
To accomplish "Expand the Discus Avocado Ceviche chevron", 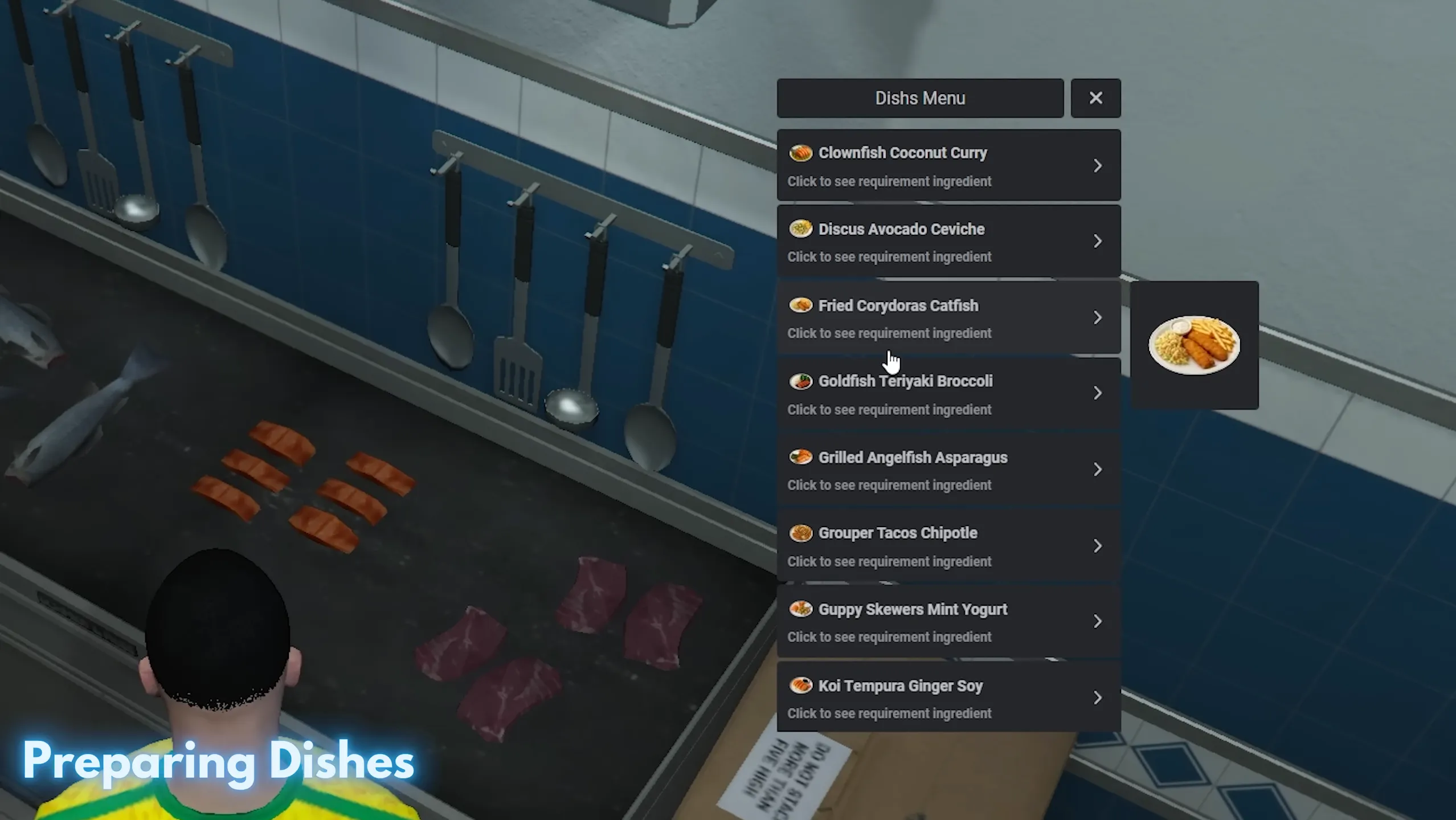I will pyautogui.click(x=1097, y=241).
